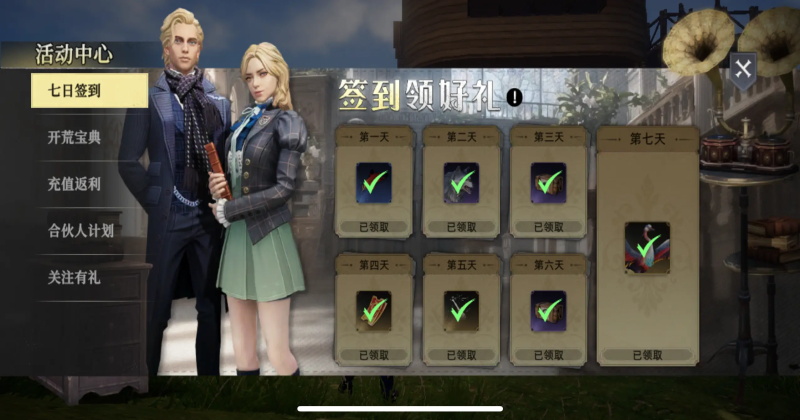800x420 pixels.
Task: Select the 第五天 reward card
Action: 461,308
